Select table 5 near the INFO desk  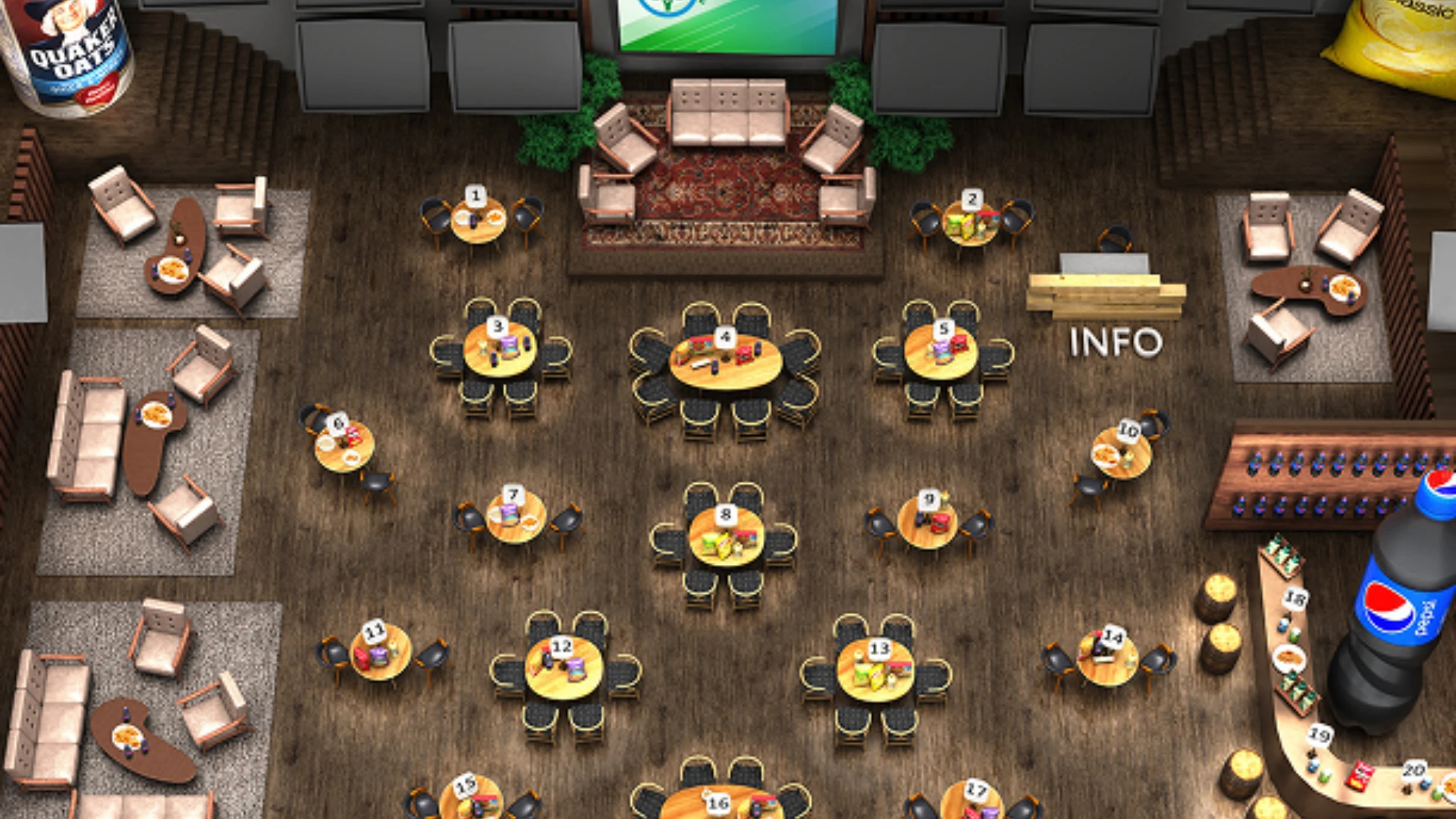943,329
